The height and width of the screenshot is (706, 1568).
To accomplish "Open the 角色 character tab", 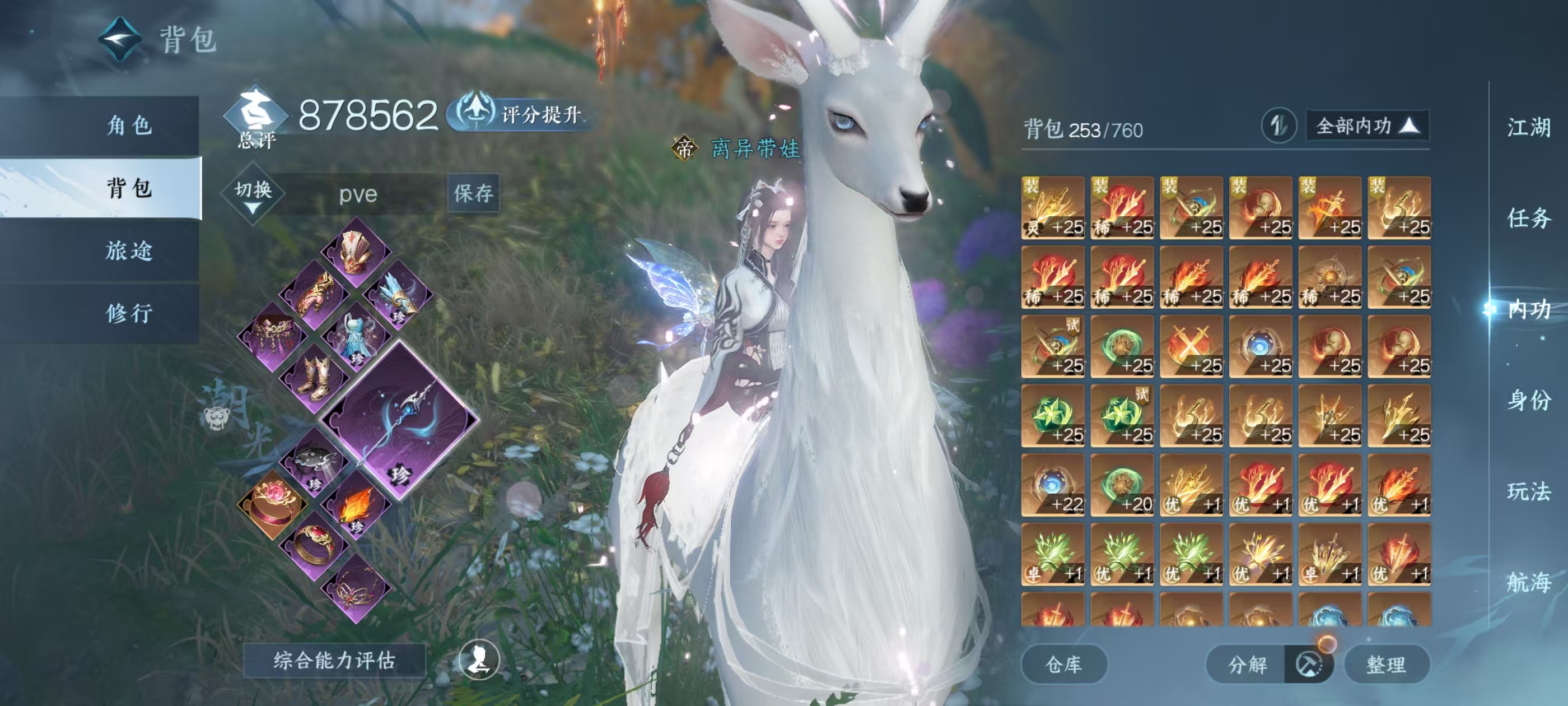I will pos(129,126).
